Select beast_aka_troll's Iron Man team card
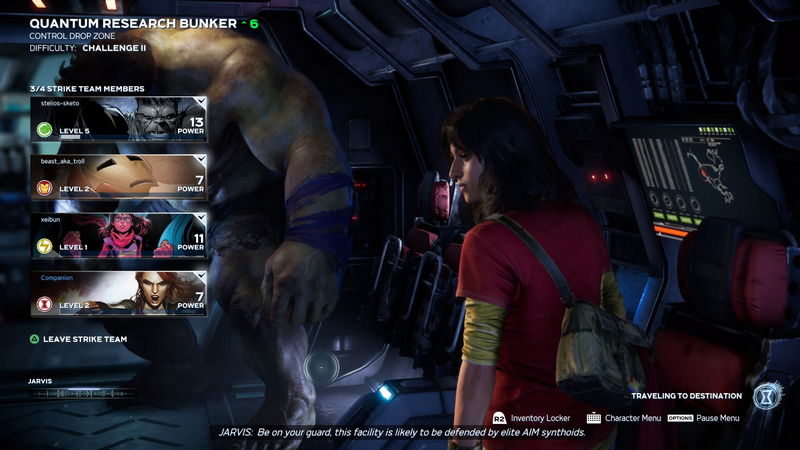 [120, 176]
